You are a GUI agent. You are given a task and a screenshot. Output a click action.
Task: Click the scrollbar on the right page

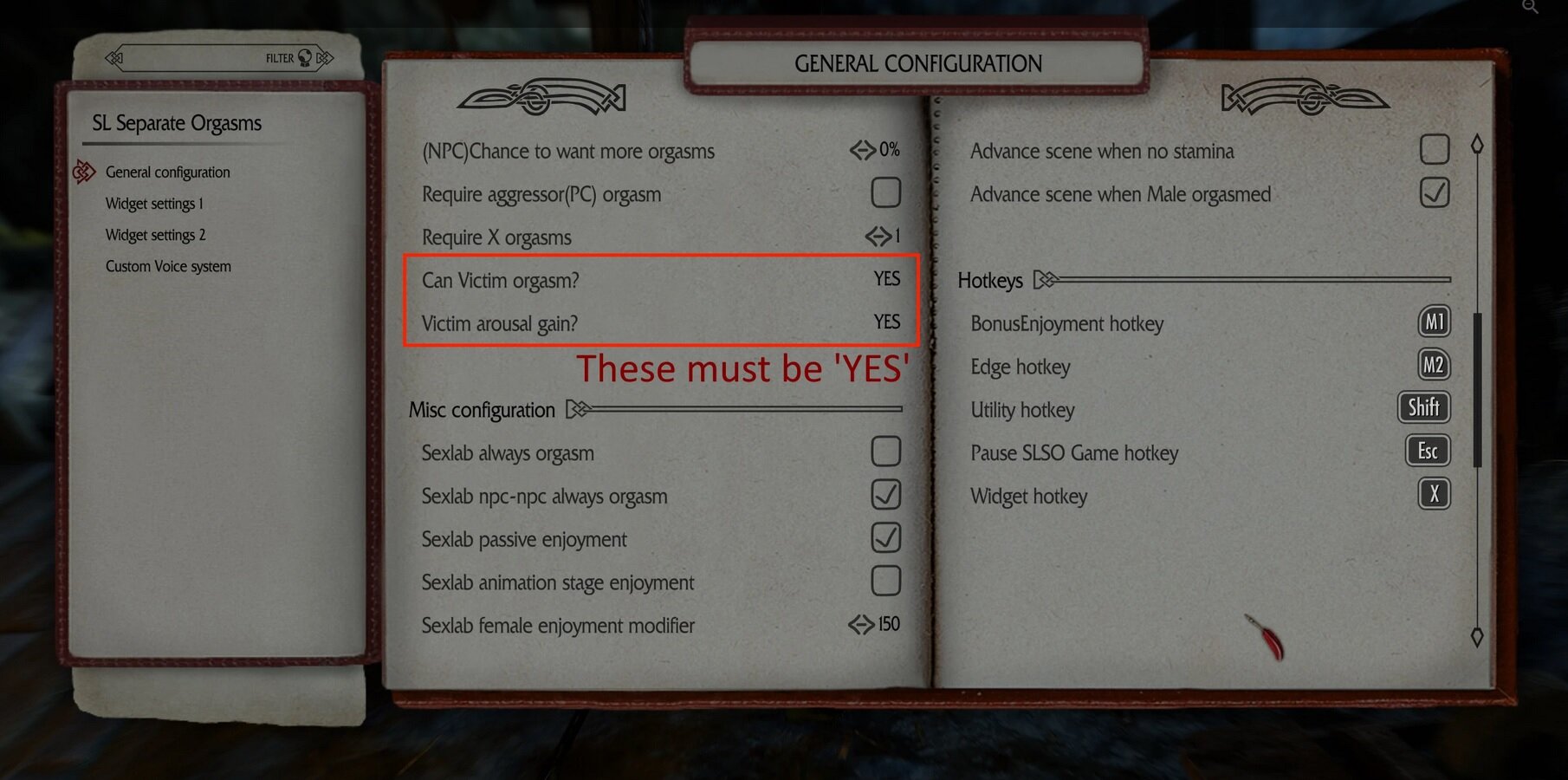(1477, 364)
